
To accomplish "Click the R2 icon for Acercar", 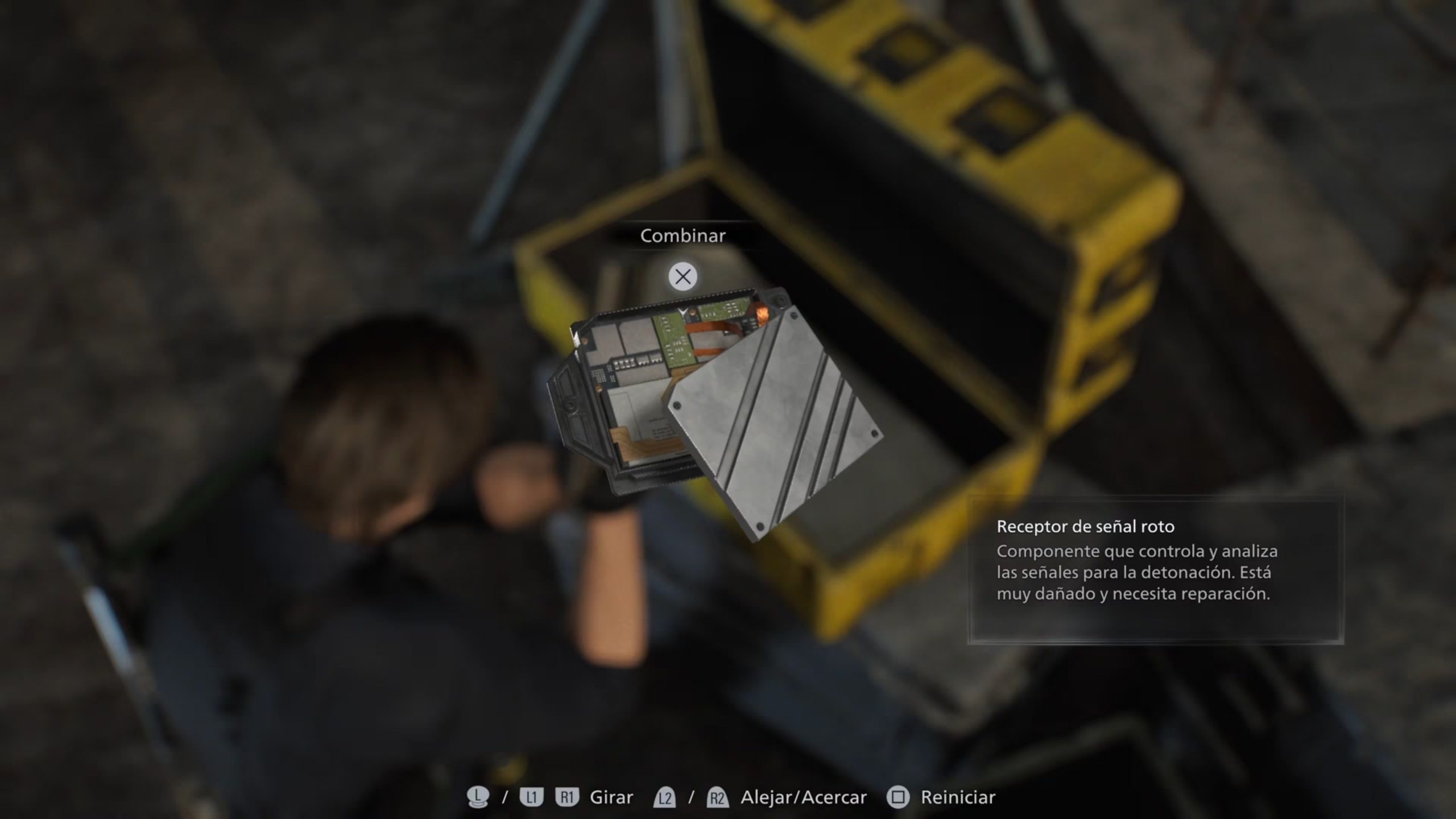I will click(x=717, y=797).
